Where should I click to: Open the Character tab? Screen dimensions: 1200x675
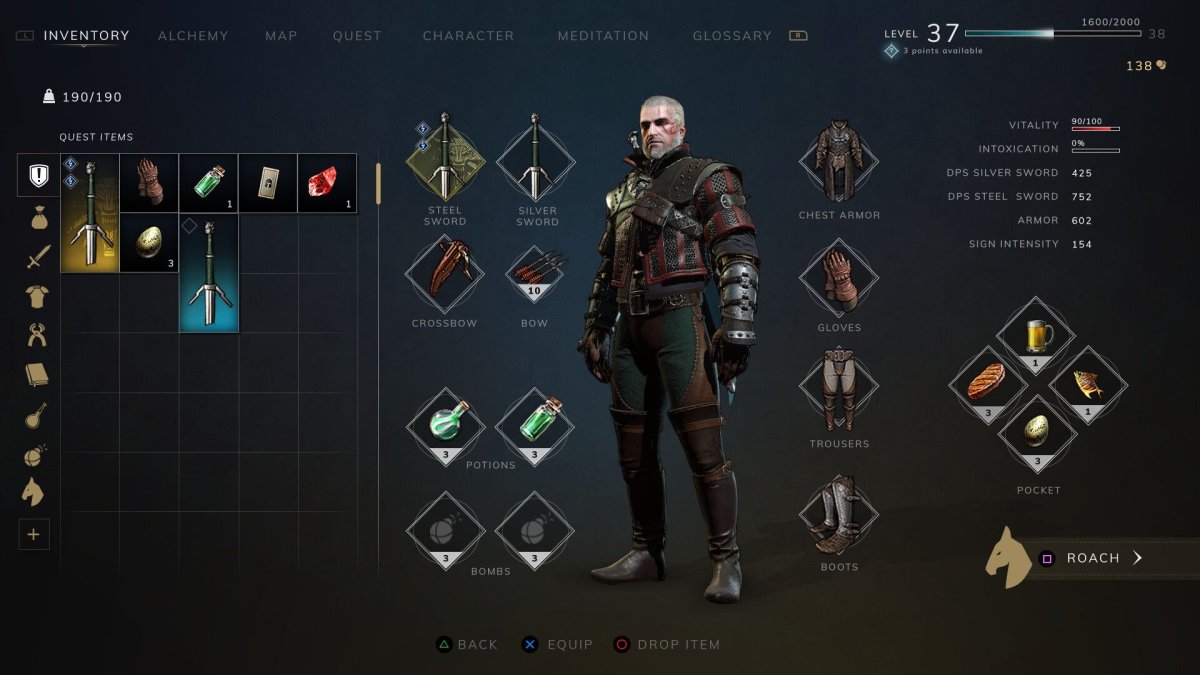[468, 36]
